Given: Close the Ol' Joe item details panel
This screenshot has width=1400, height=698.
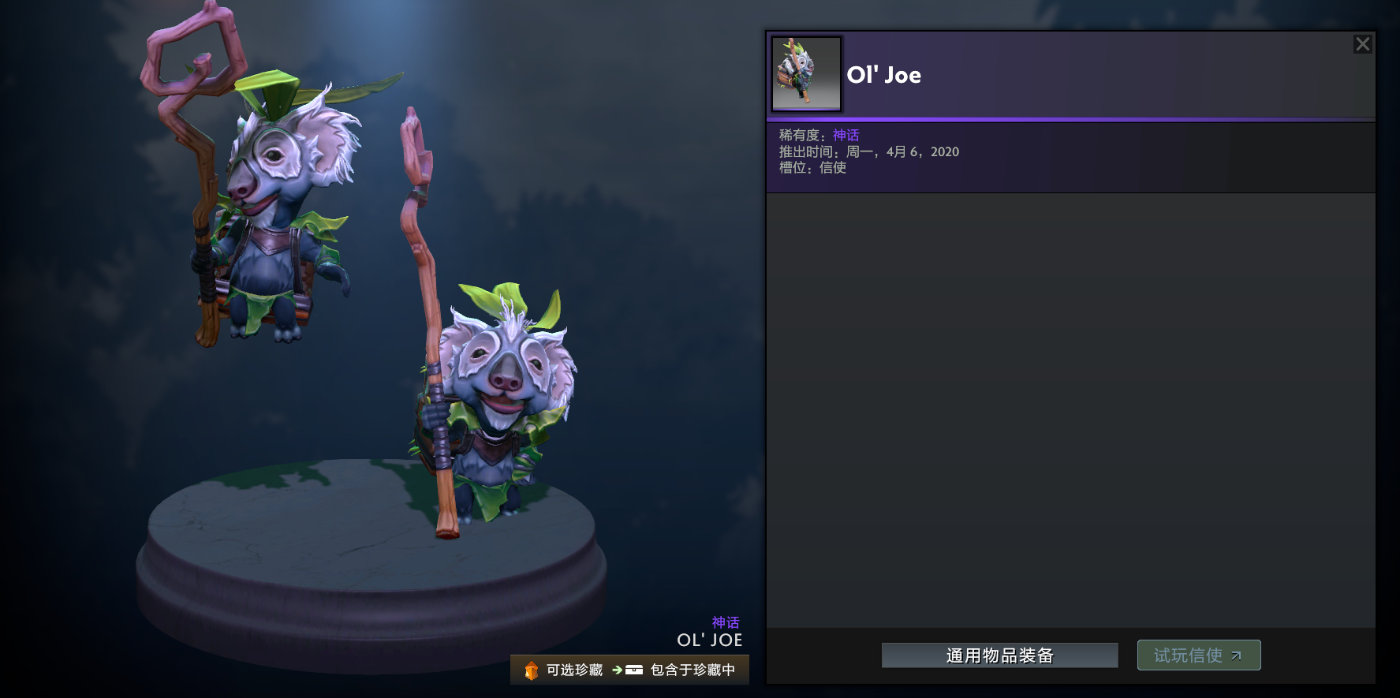Looking at the screenshot, I should (x=1362, y=44).
